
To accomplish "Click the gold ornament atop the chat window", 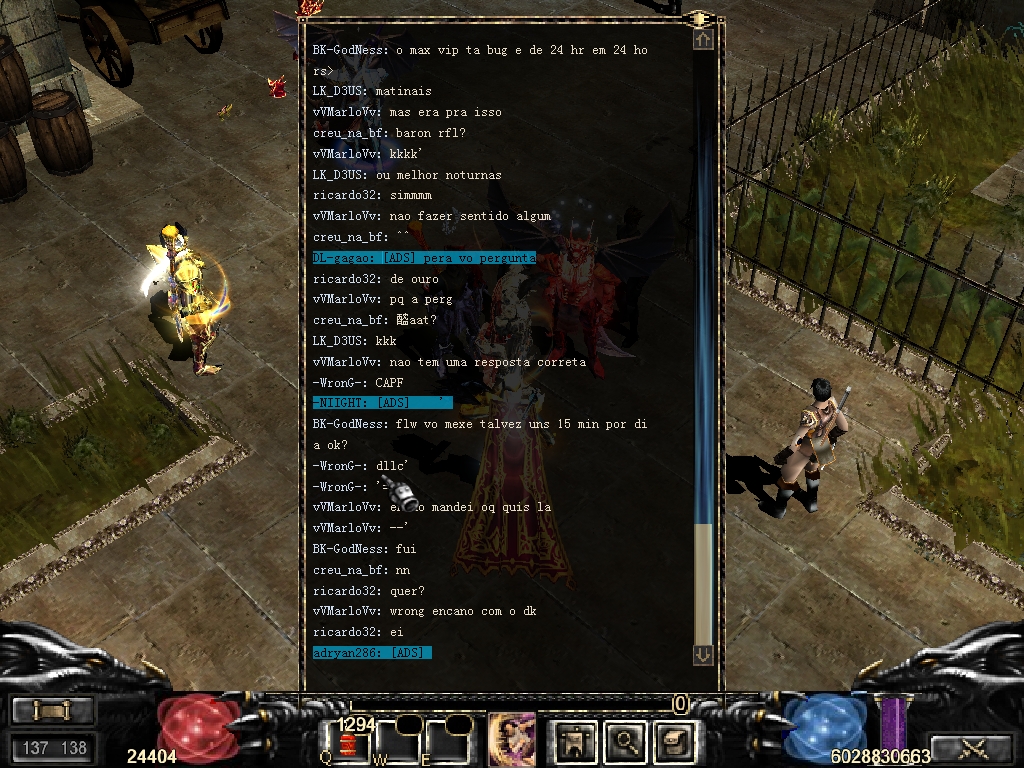I will pyautogui.click(x=700, y=18).
